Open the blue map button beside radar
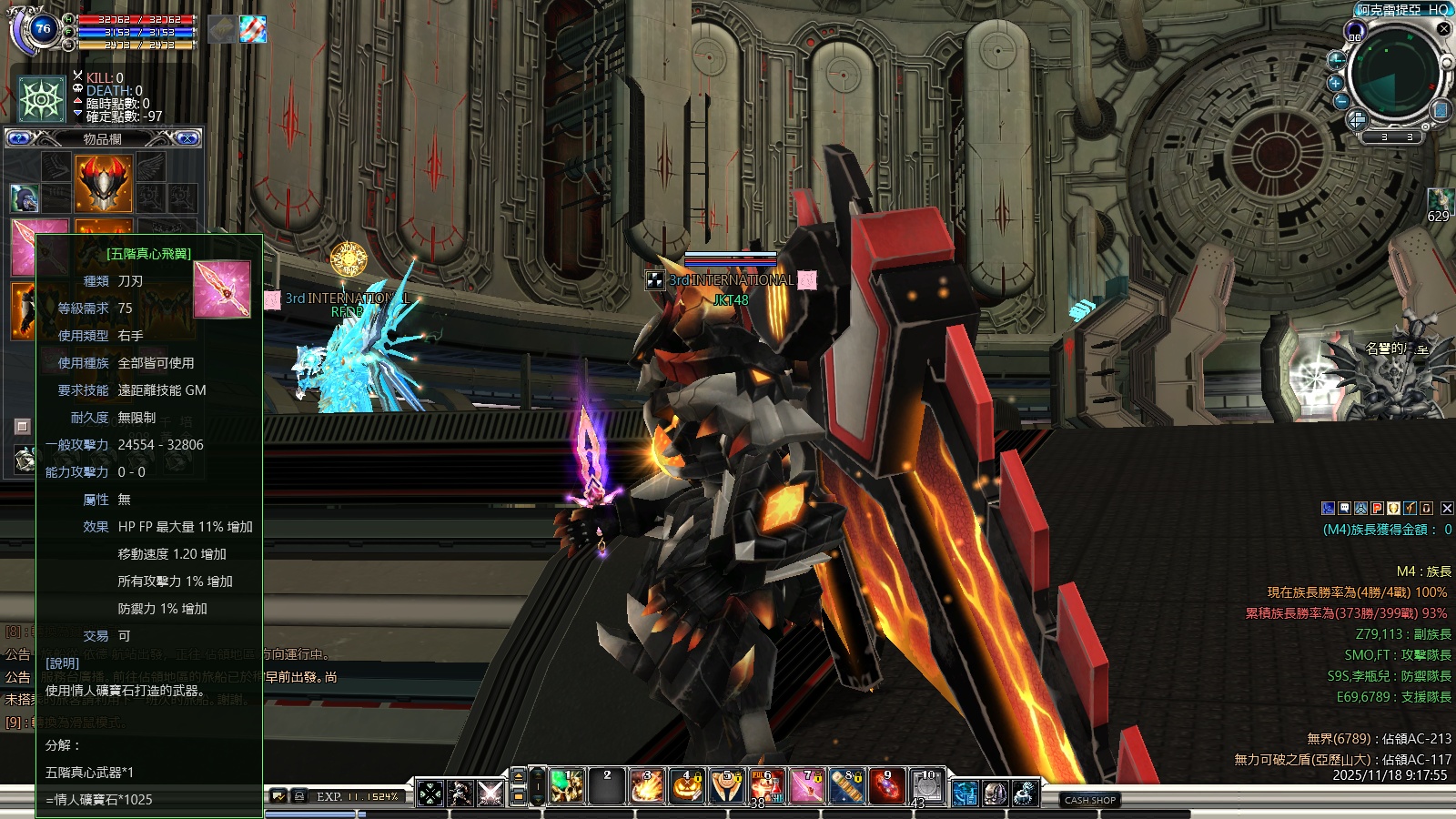This screenshot has height=819, width=1456. point(1440,110)
